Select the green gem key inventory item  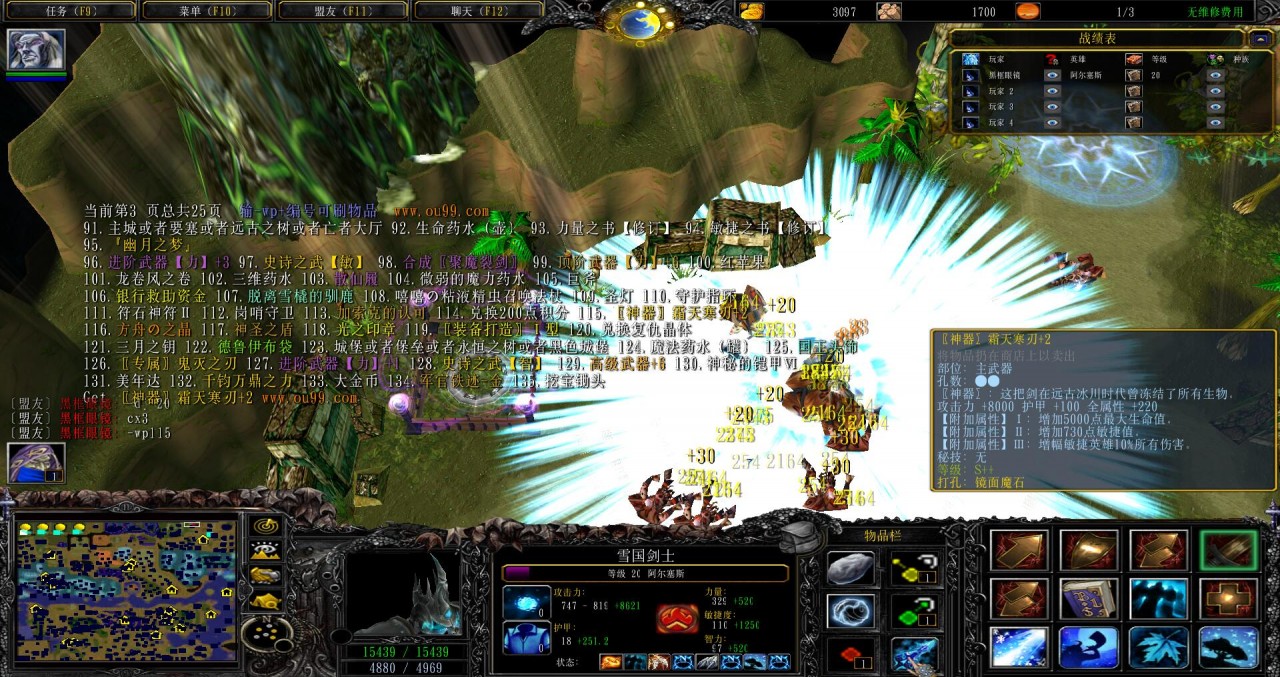click(911, 611)
